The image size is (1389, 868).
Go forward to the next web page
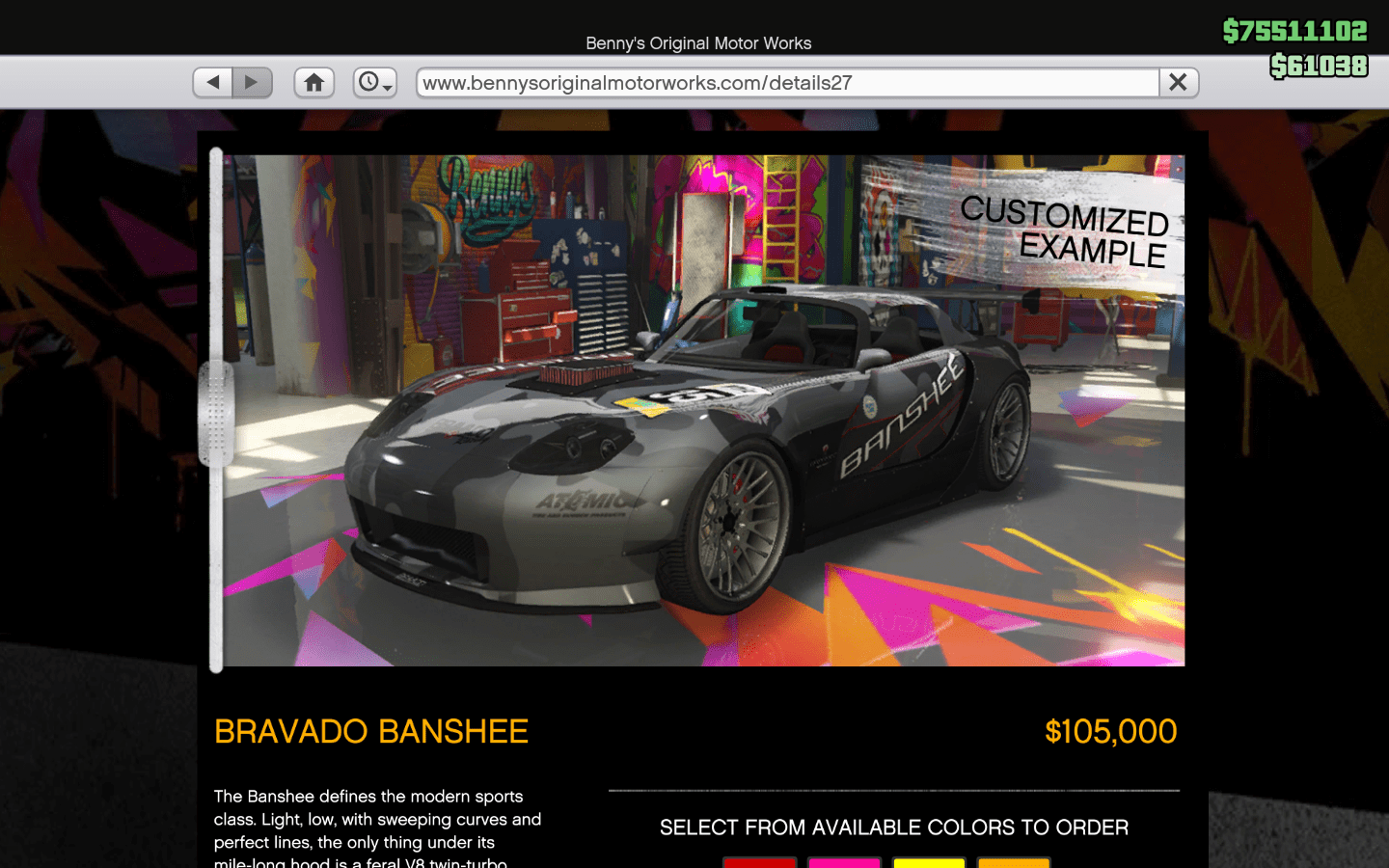(252, 83)
